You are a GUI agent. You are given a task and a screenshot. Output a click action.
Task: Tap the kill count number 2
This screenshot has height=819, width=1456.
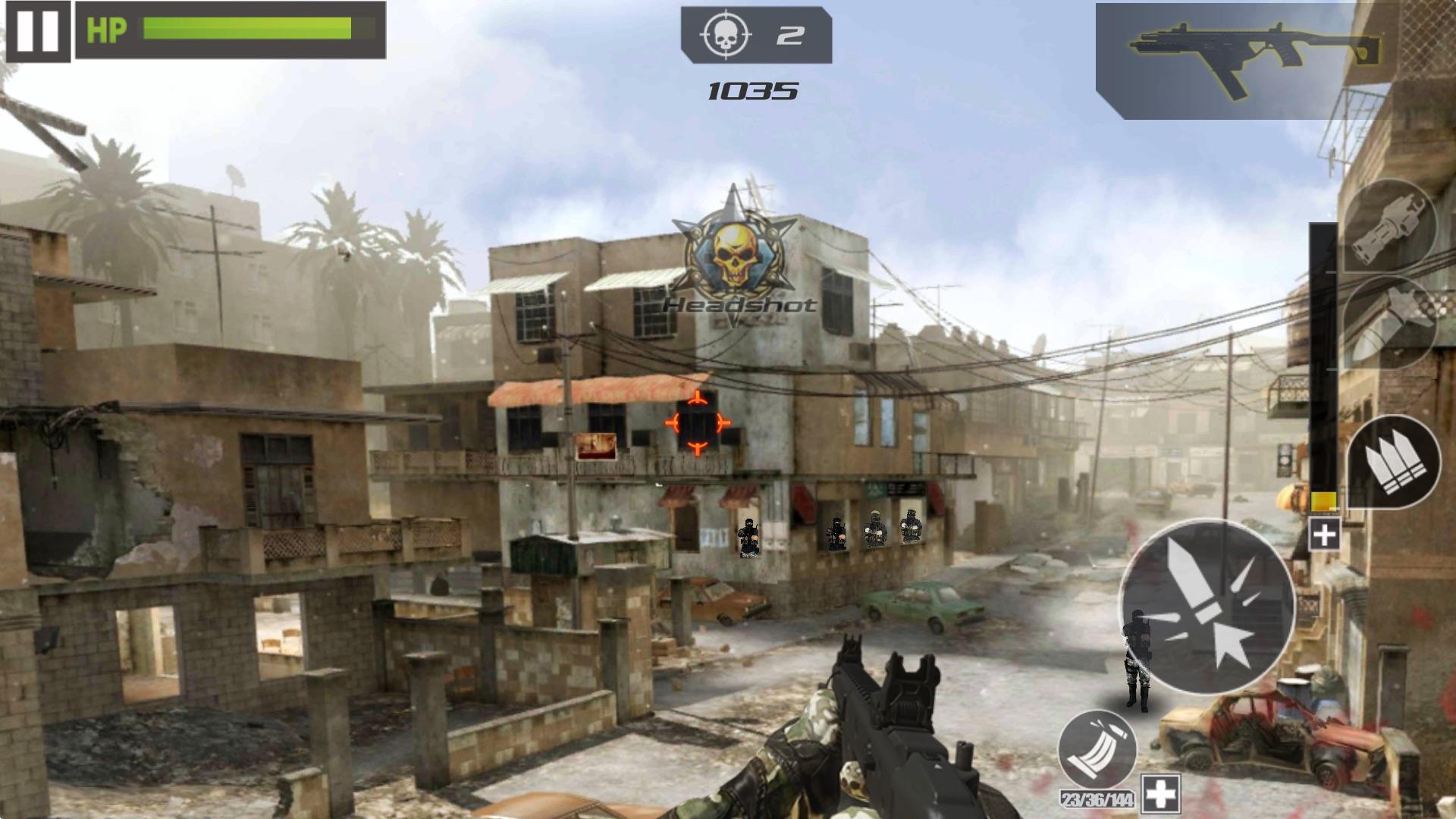(789, 33)
